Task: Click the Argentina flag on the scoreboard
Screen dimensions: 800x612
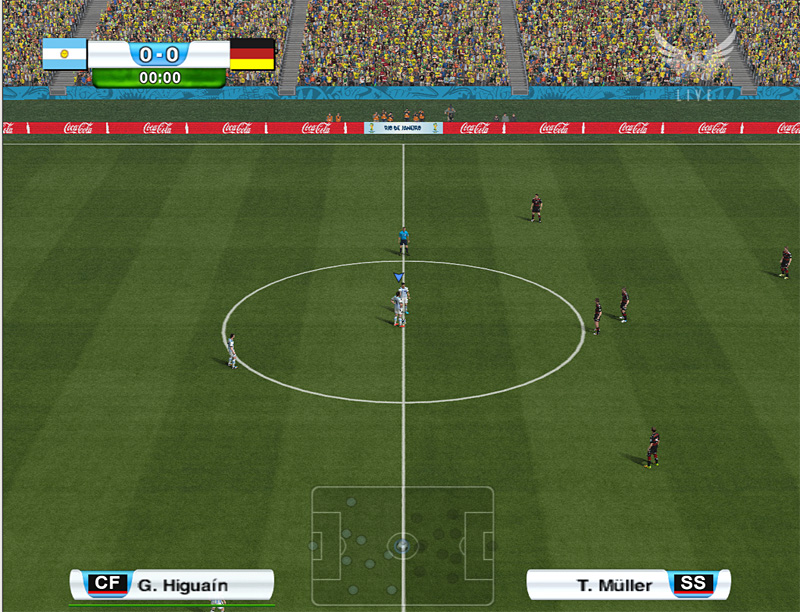Action: point(65,54)
